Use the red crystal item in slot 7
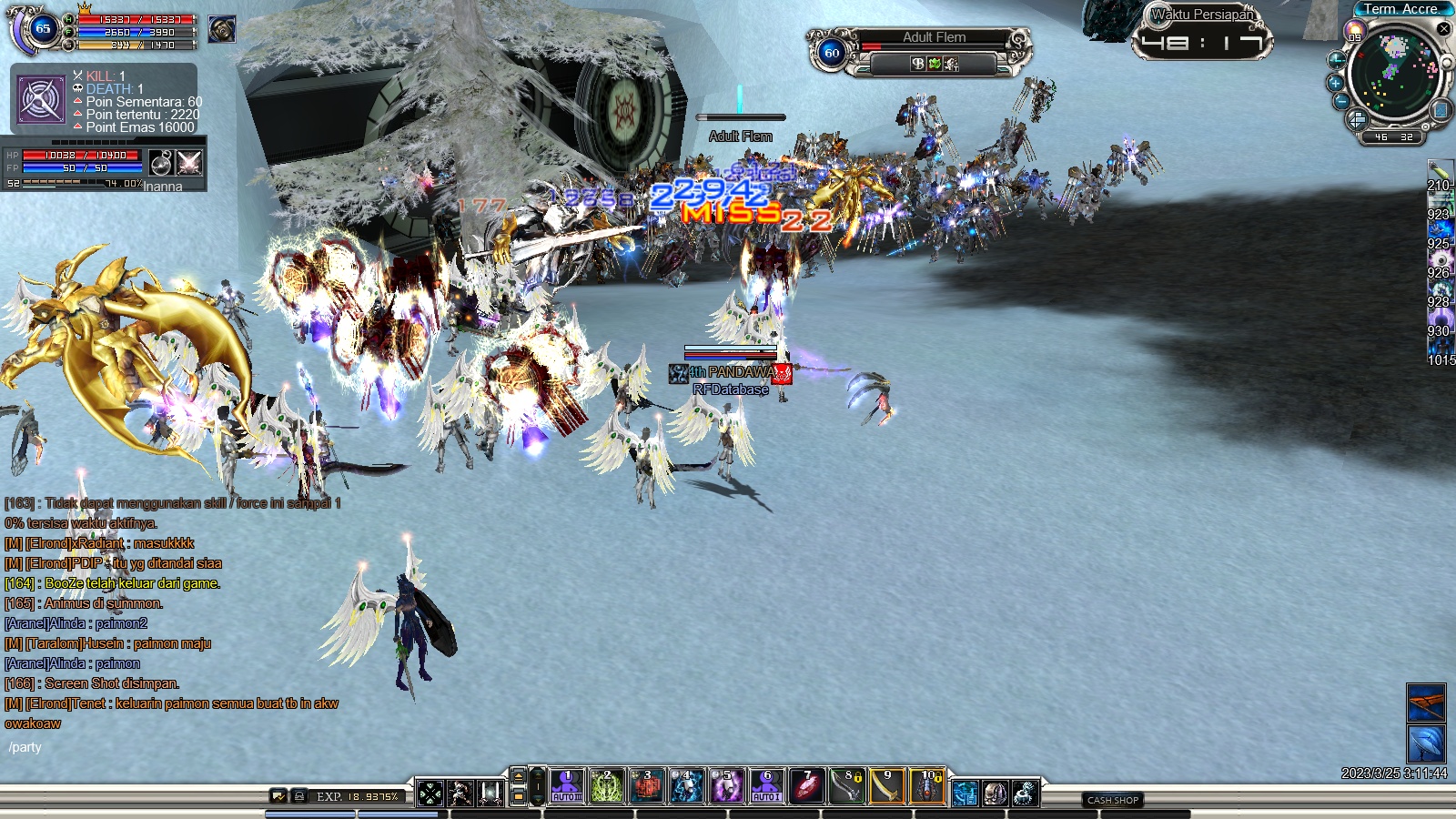 pyautogui.click(x=807, y=786)
